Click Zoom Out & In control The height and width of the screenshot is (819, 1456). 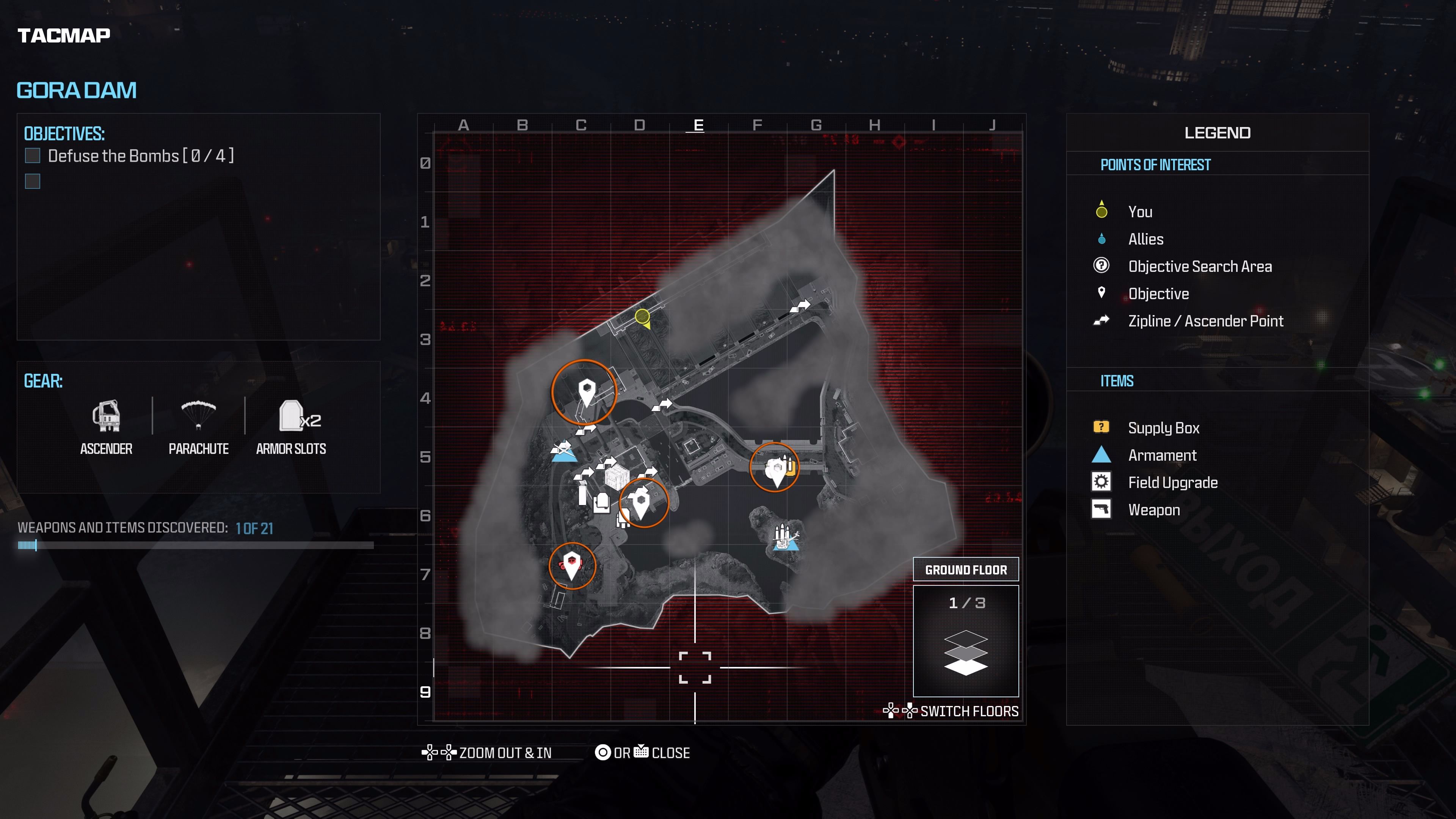505,753
